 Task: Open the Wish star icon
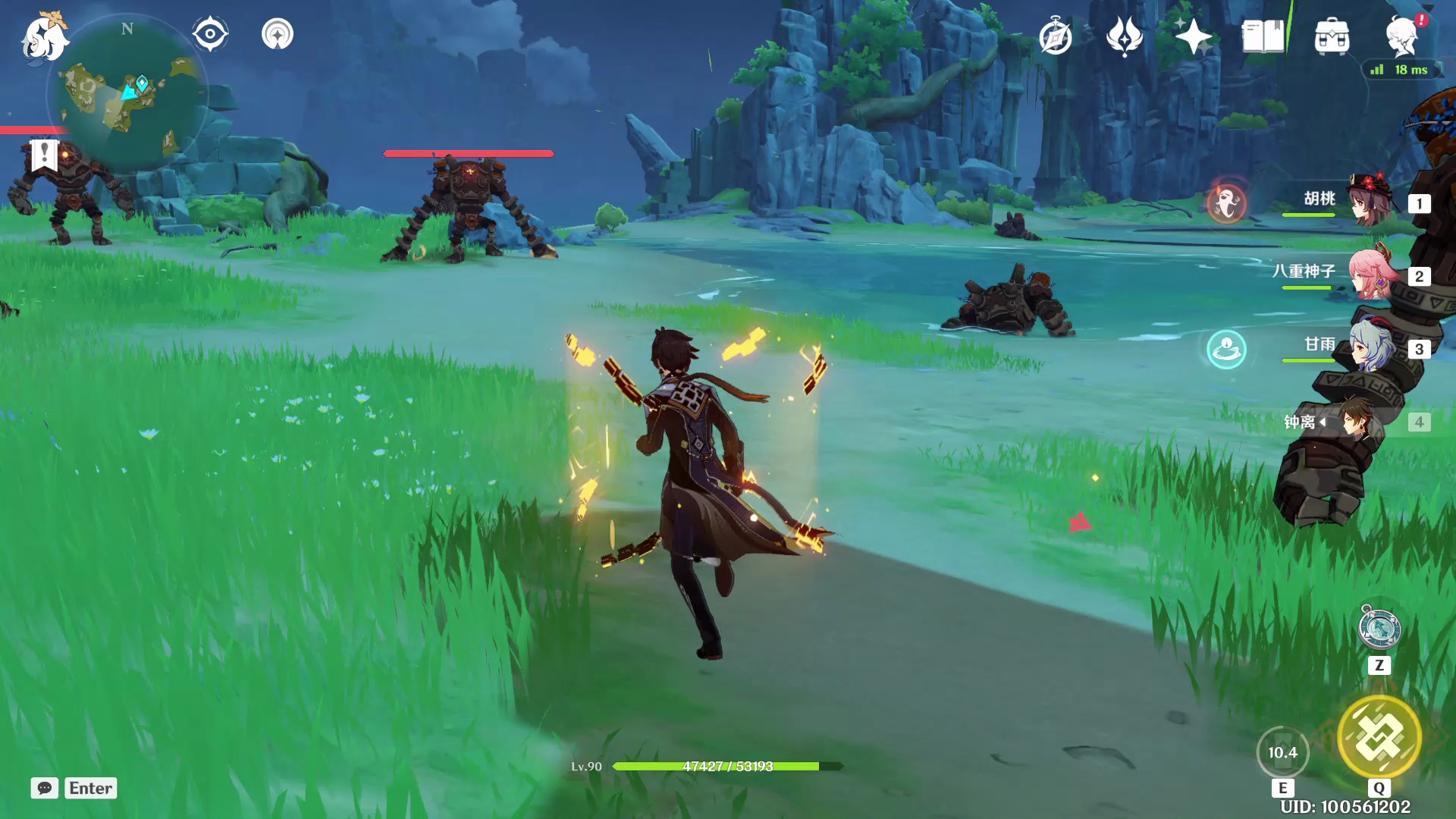click(1193, 36)
